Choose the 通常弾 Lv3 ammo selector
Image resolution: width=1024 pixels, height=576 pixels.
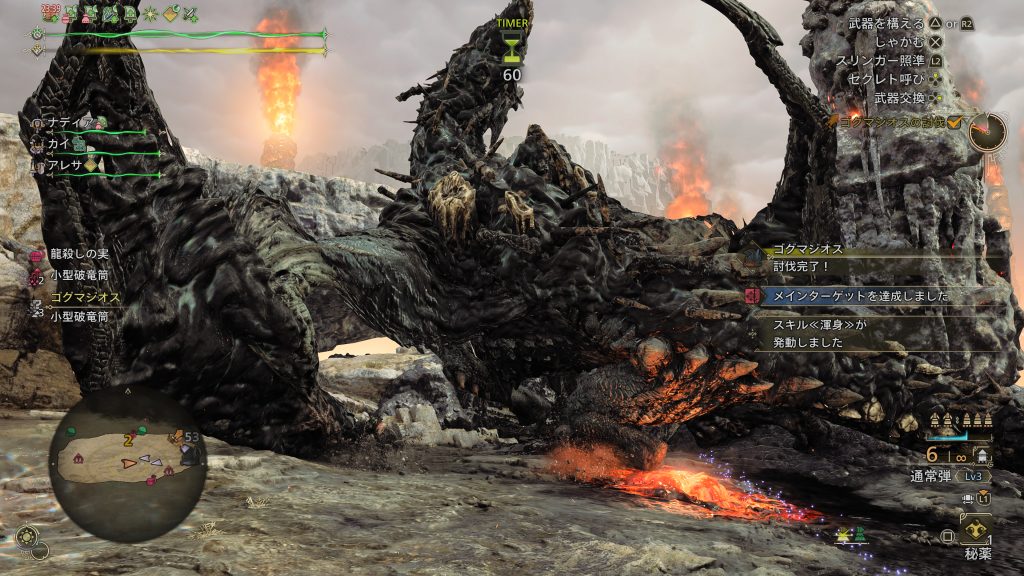[947, 475]
